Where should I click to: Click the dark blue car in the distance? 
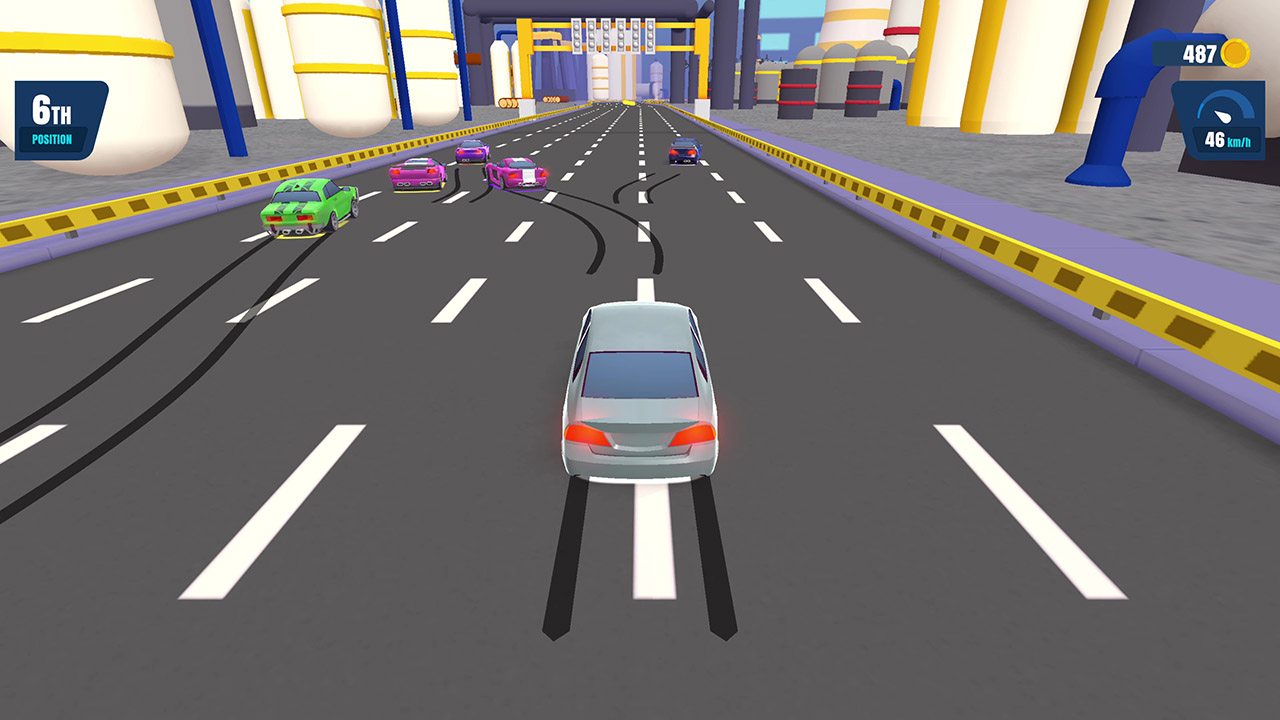(x=685, y=150)
